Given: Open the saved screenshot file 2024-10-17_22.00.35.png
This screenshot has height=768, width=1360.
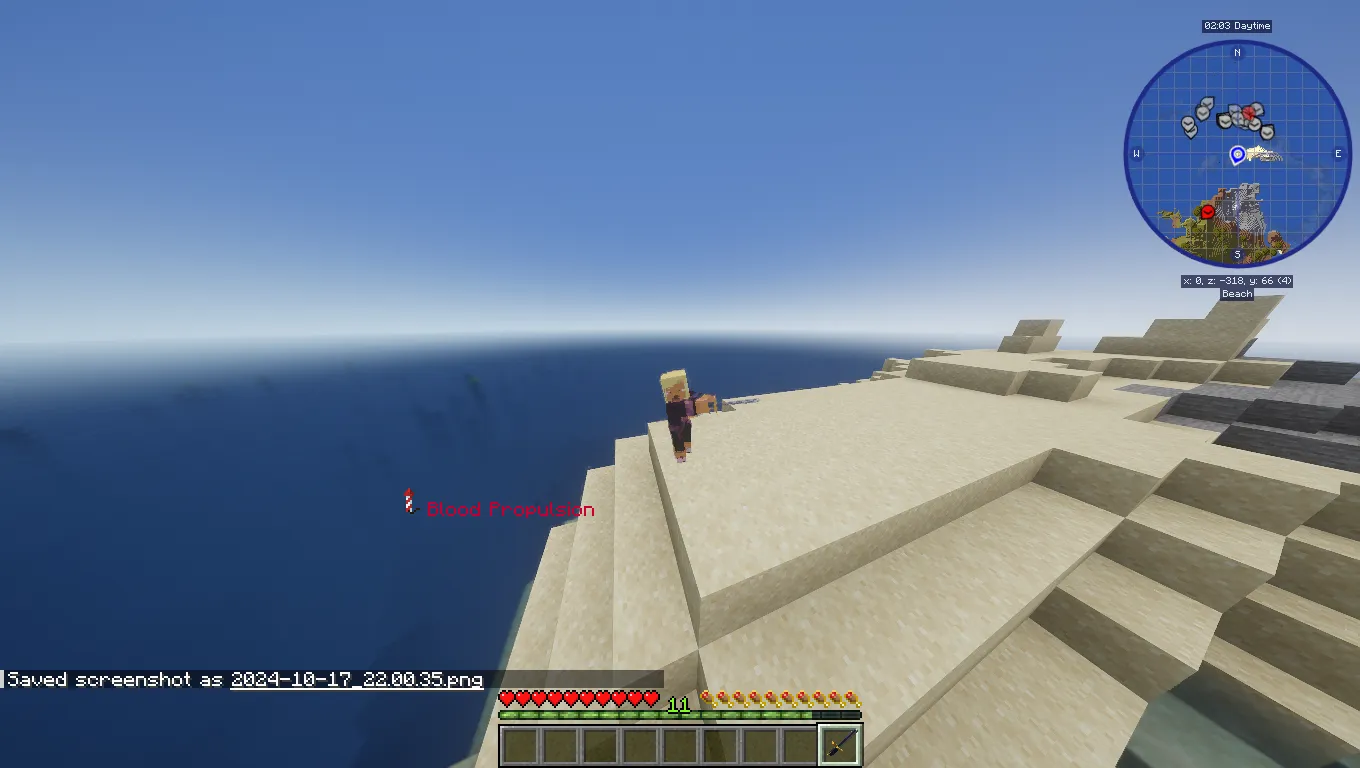Looking at the screenshot, I should pyautogui.click(x=355, y=679).
